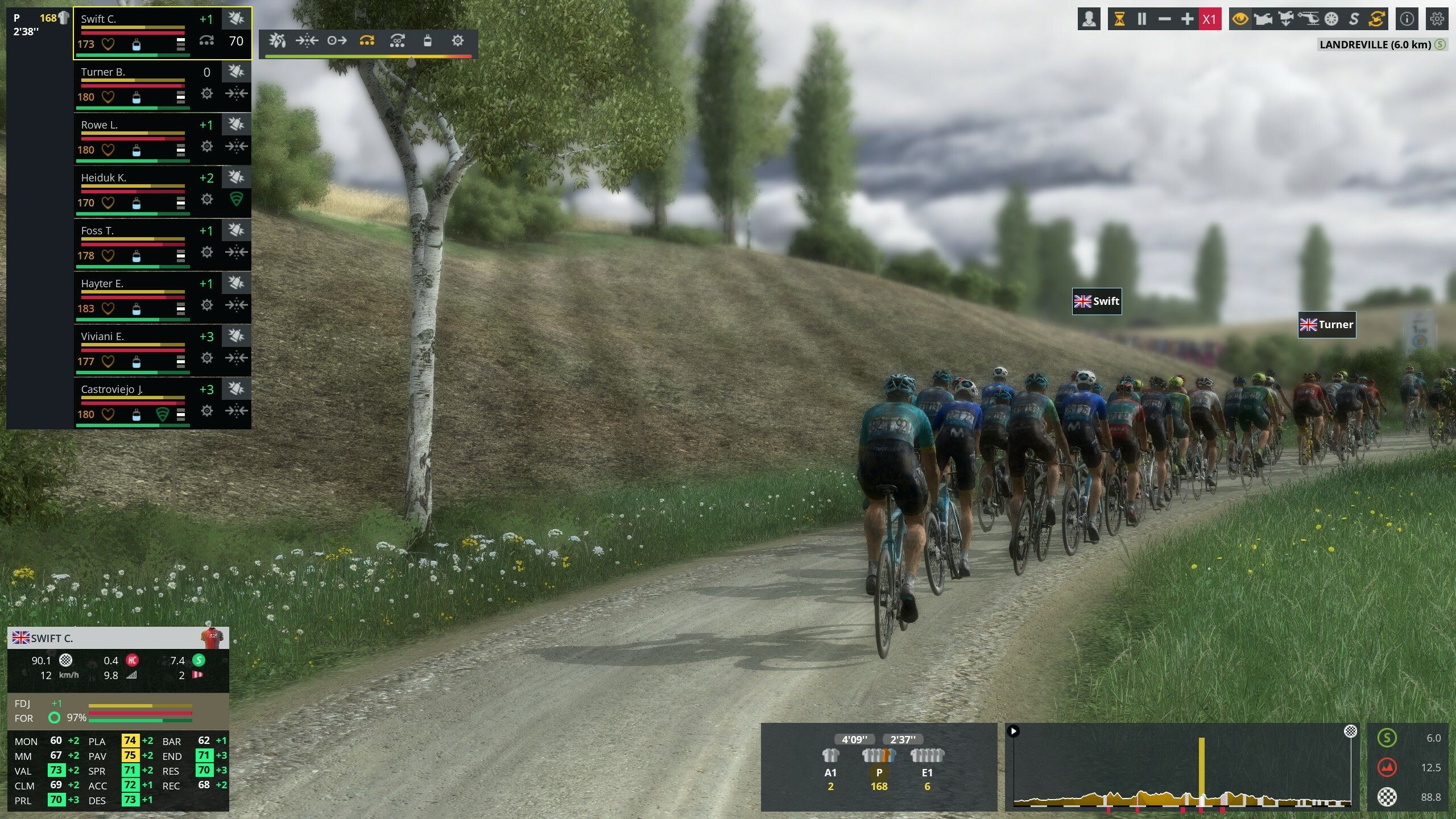Select the TV camera view

[x=1264, y=19]
